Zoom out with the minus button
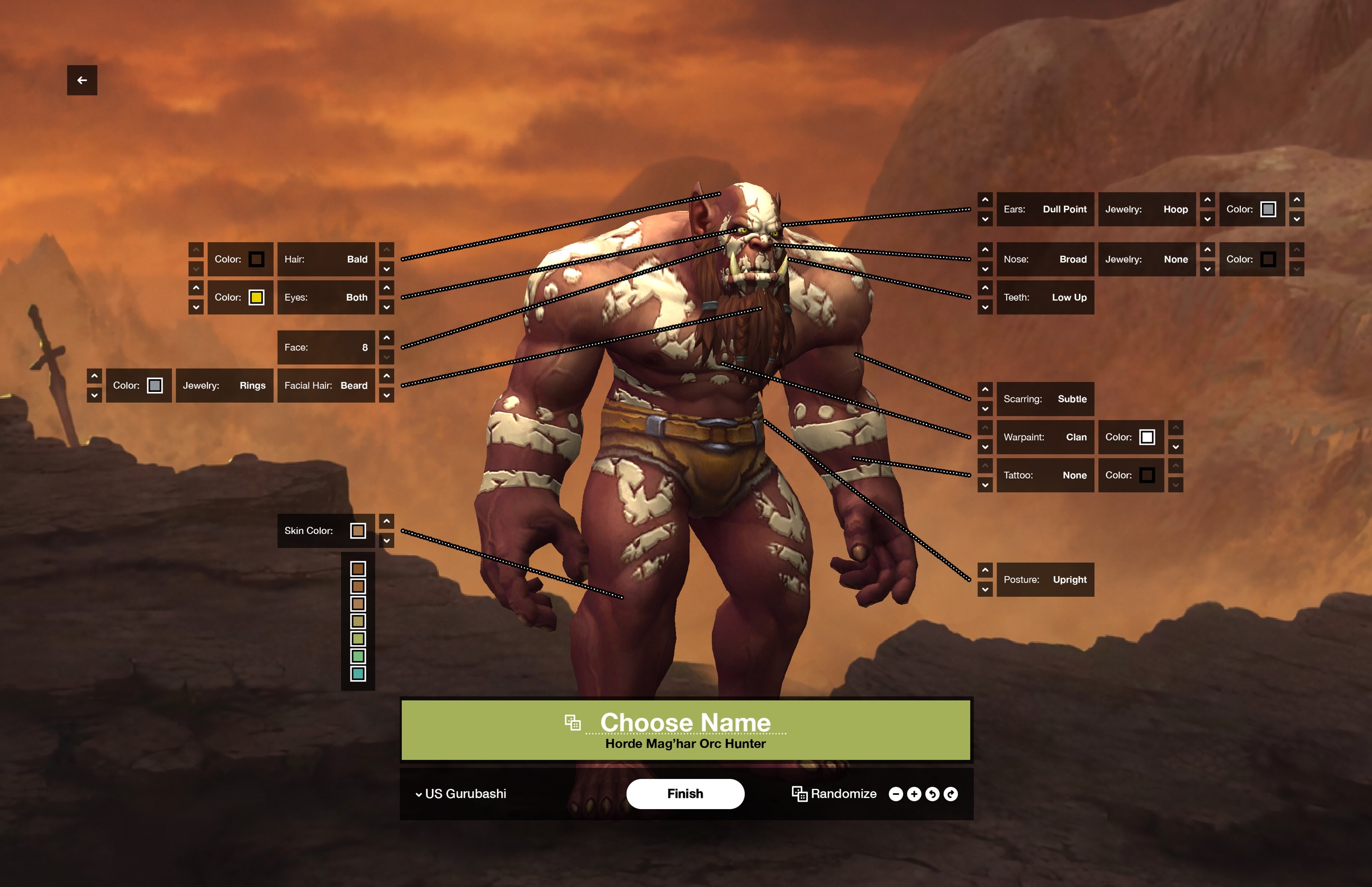The height and width of the screenshot is (887, 1372). point(895,794)
